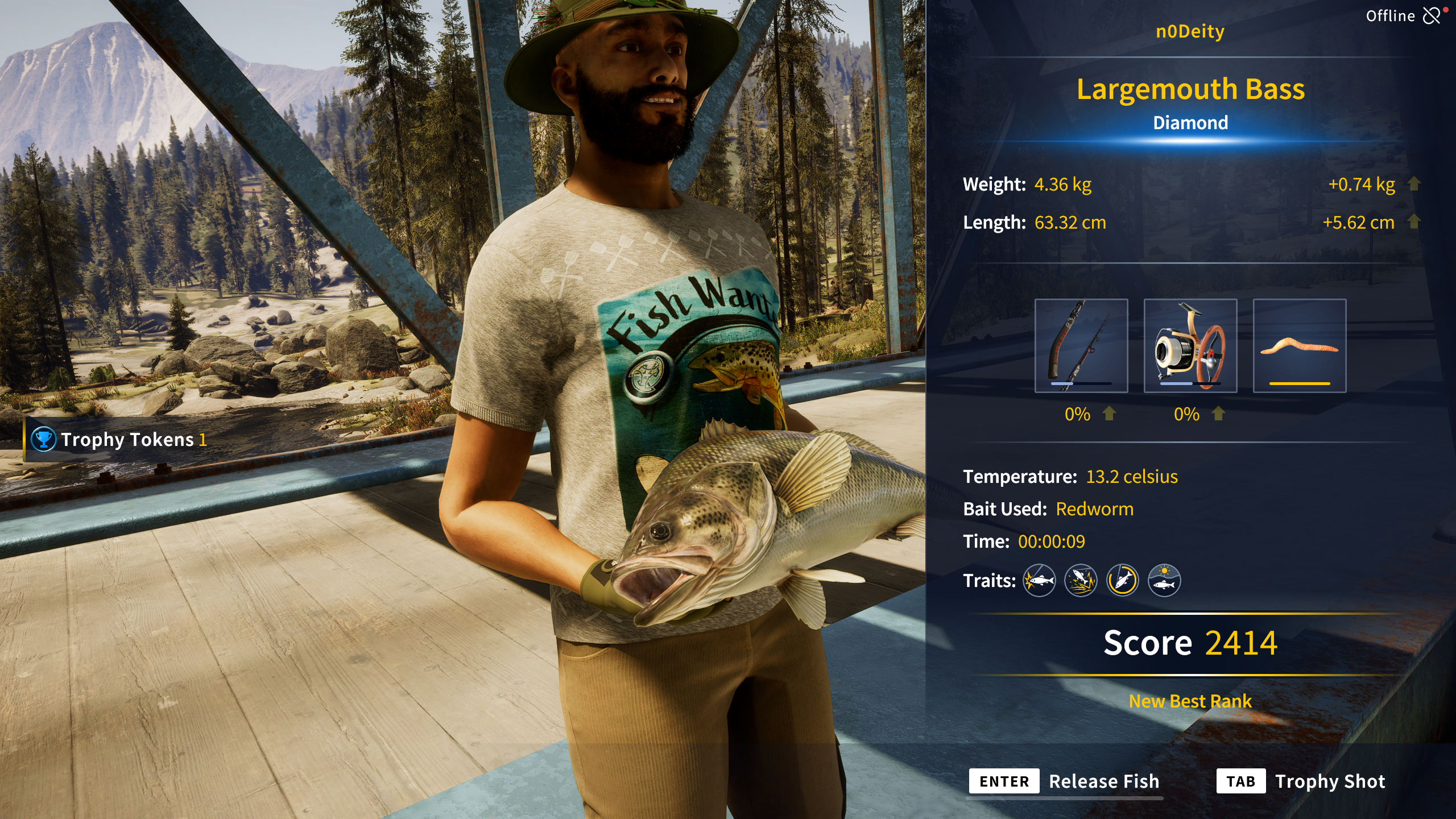
Task: Select the redworm bait slot
Action: coord(1299,345)
